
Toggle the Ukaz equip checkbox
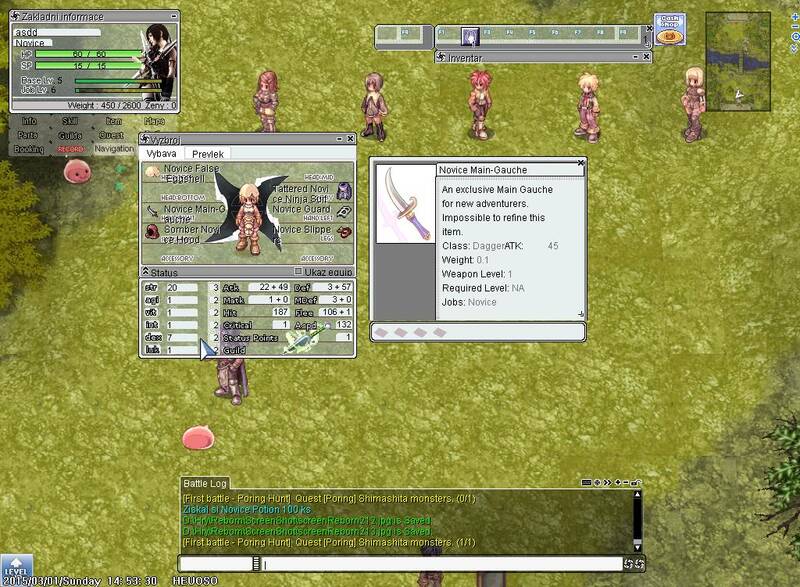point(298,271)
